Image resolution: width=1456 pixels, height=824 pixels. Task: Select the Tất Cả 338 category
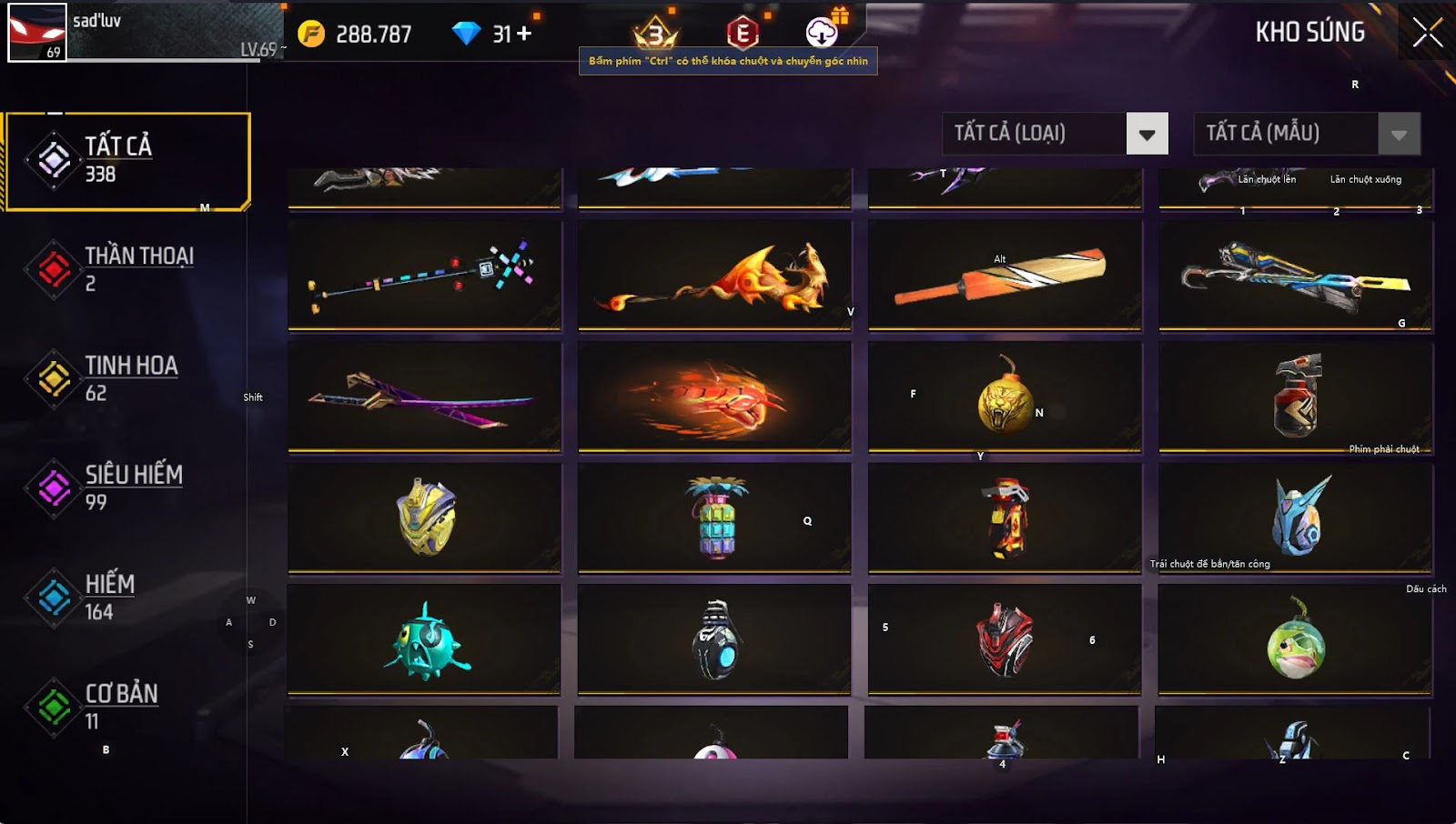pos(127,161)
